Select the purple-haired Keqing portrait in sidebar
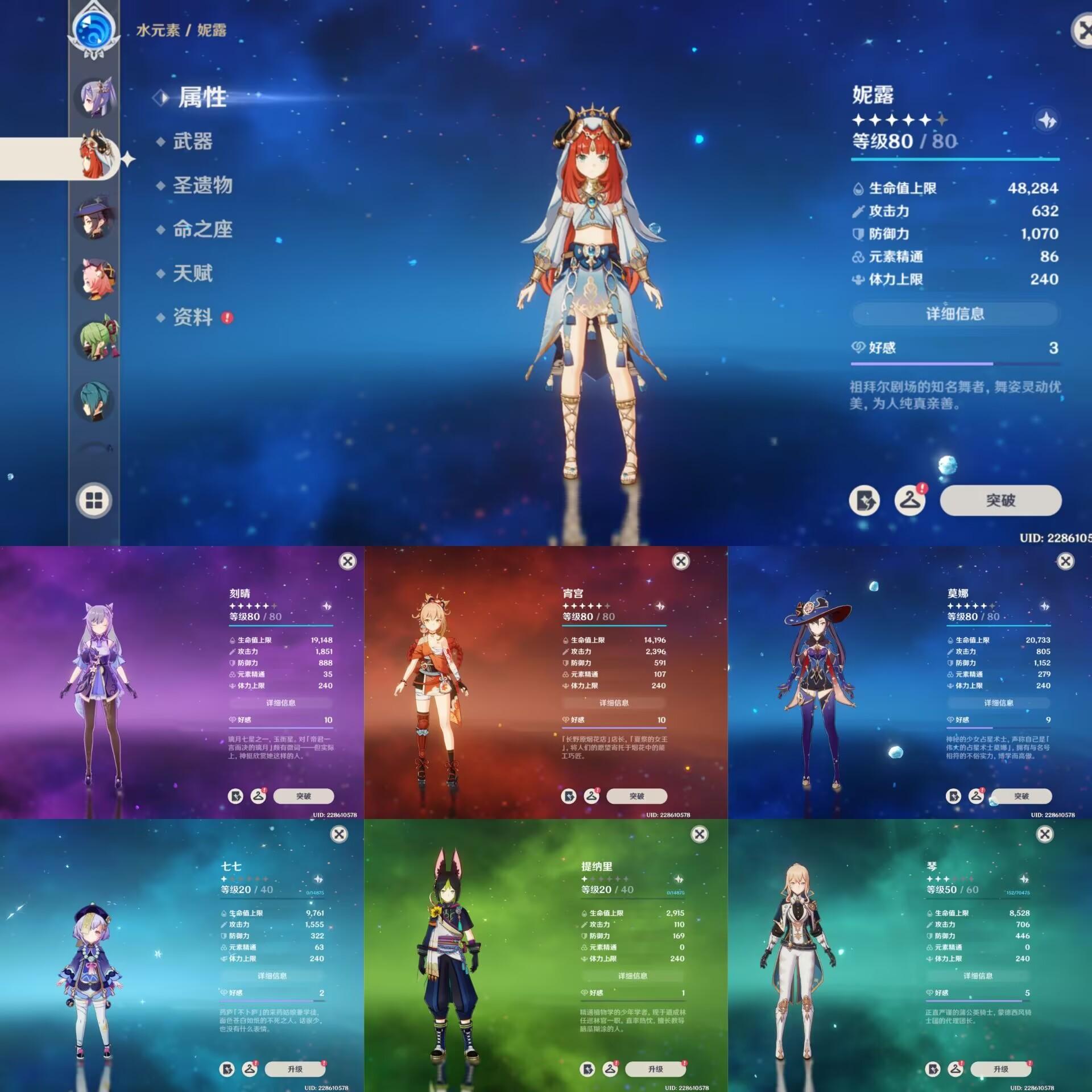 click(x=95, y=97)
